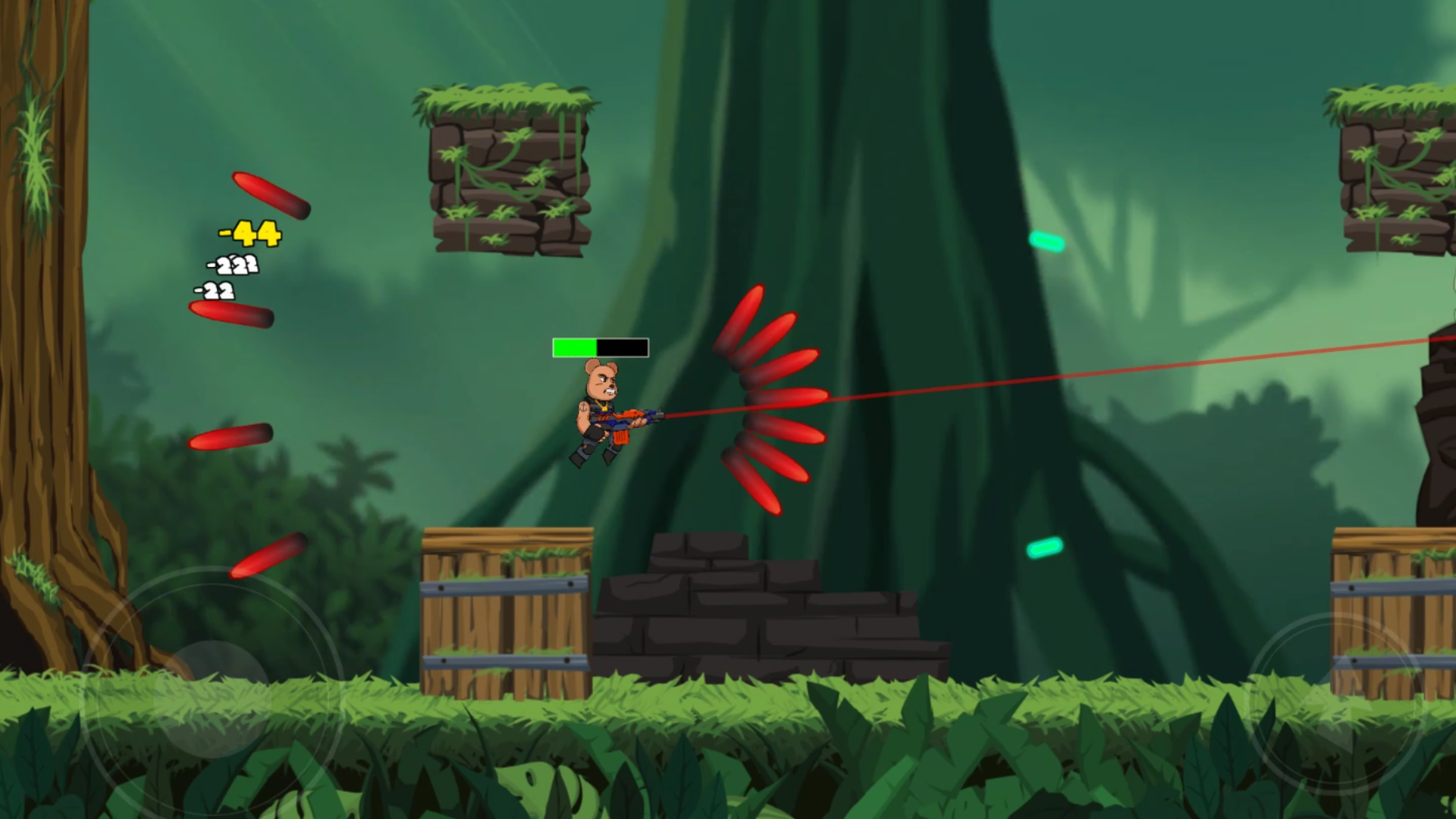Tap the glowing green ammo pickup near the tree
Viewport: 1456px width, 819px height.
click(x=1046, y=241)
